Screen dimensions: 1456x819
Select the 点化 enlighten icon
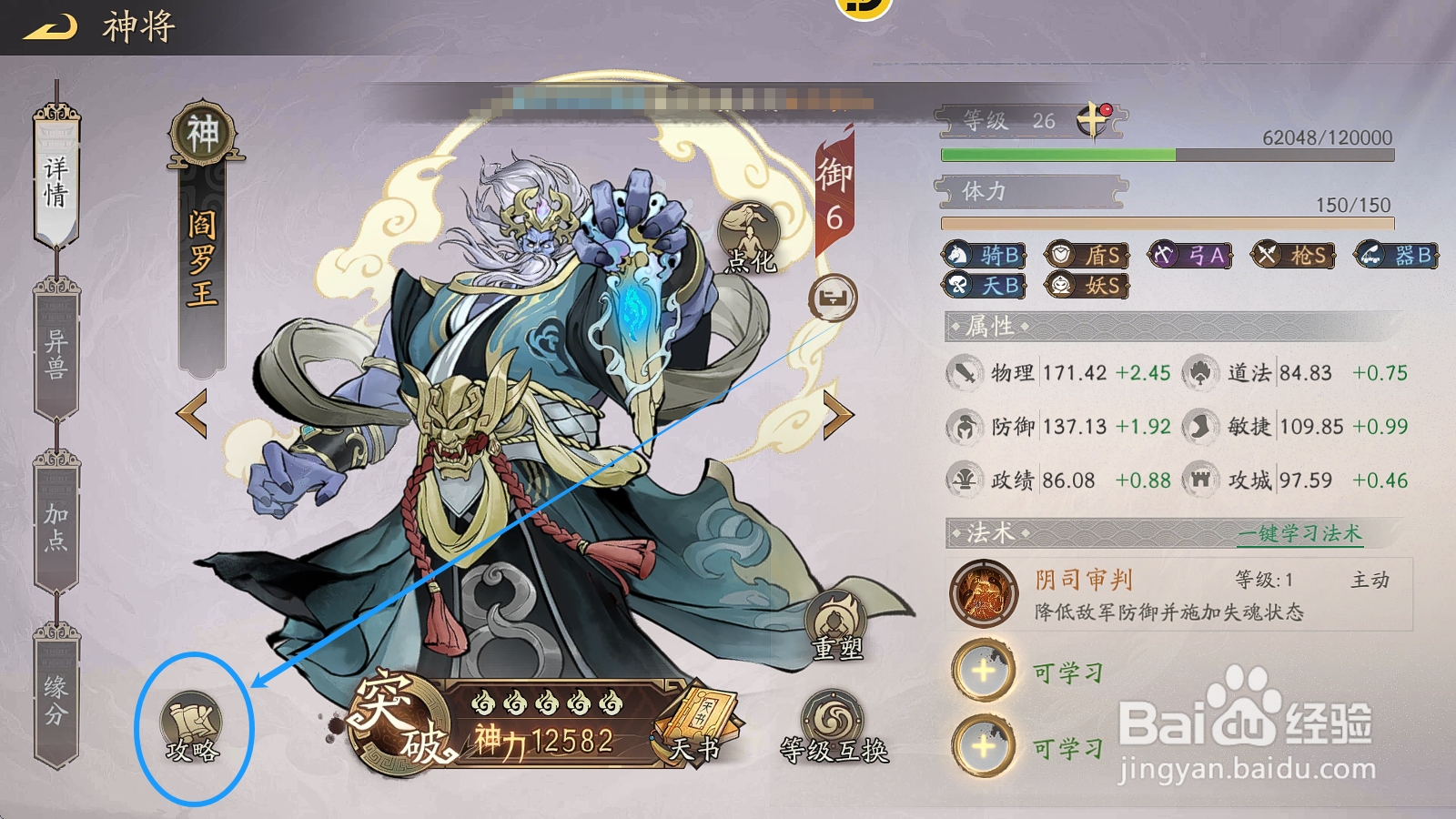click(748, 229)
